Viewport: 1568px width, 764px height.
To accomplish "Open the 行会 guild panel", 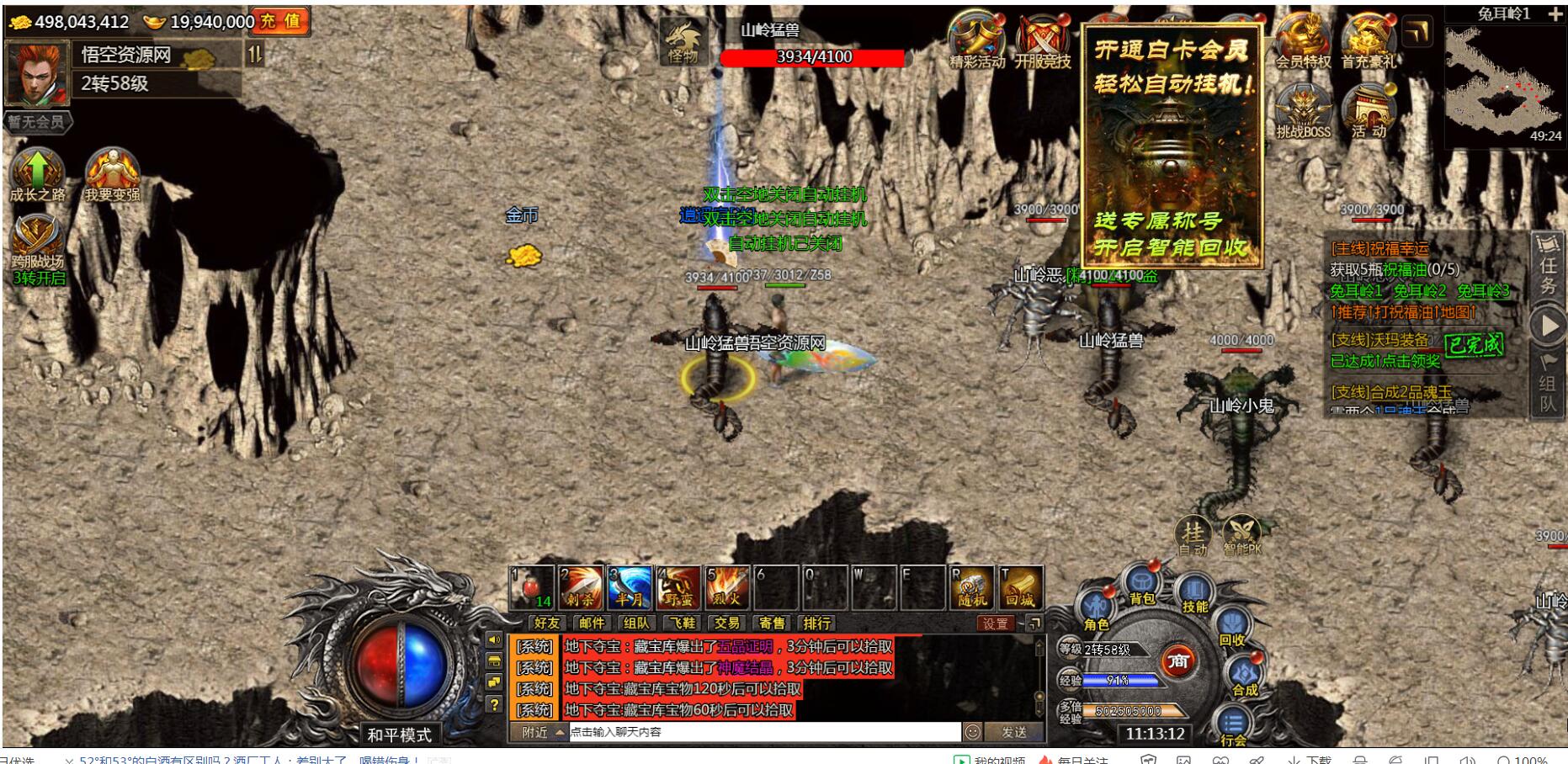I will tap(1233, 726).
